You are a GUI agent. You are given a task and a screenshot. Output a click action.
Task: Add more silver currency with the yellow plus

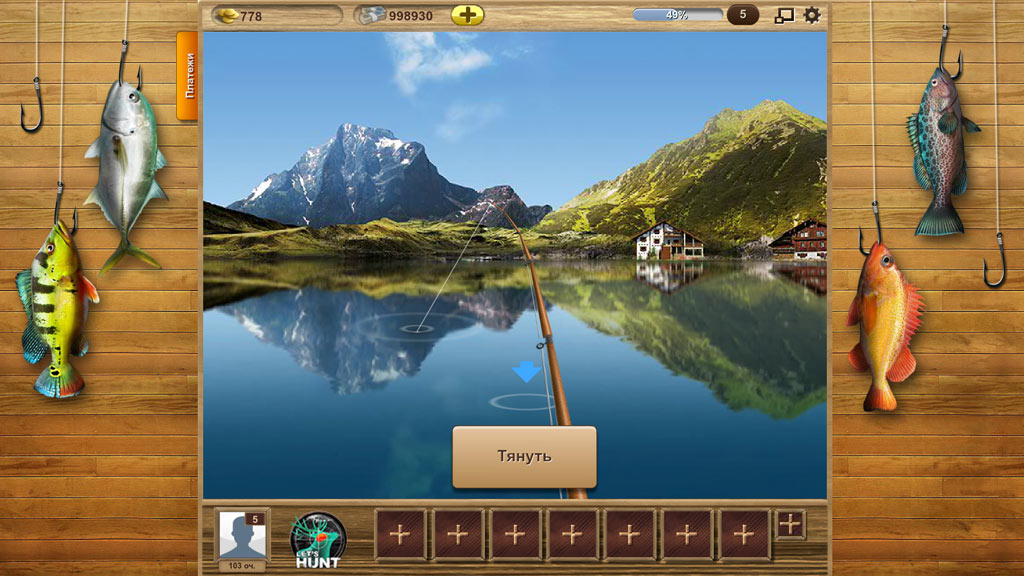click(467, 15)
